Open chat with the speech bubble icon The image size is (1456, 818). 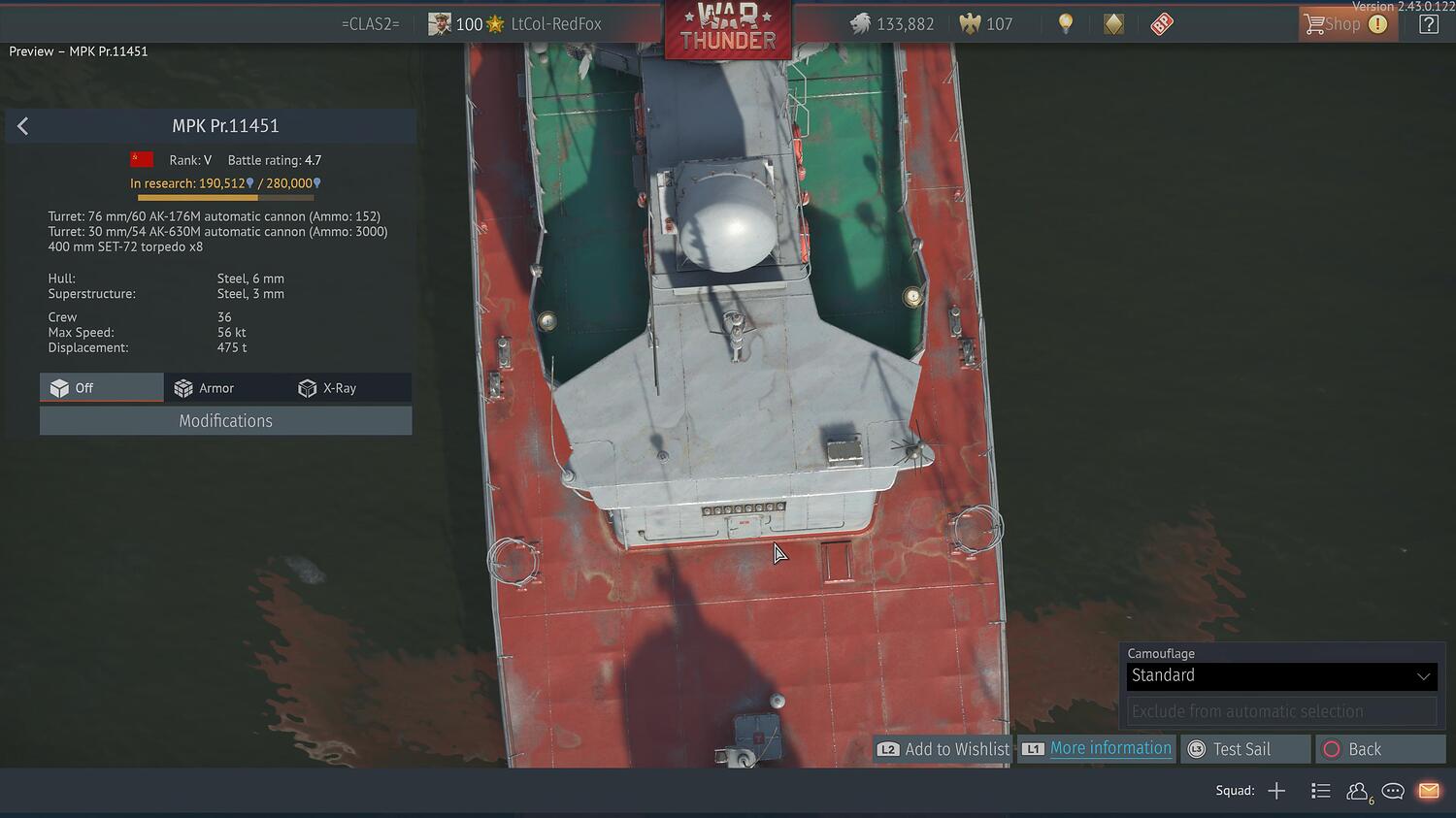1392,791
